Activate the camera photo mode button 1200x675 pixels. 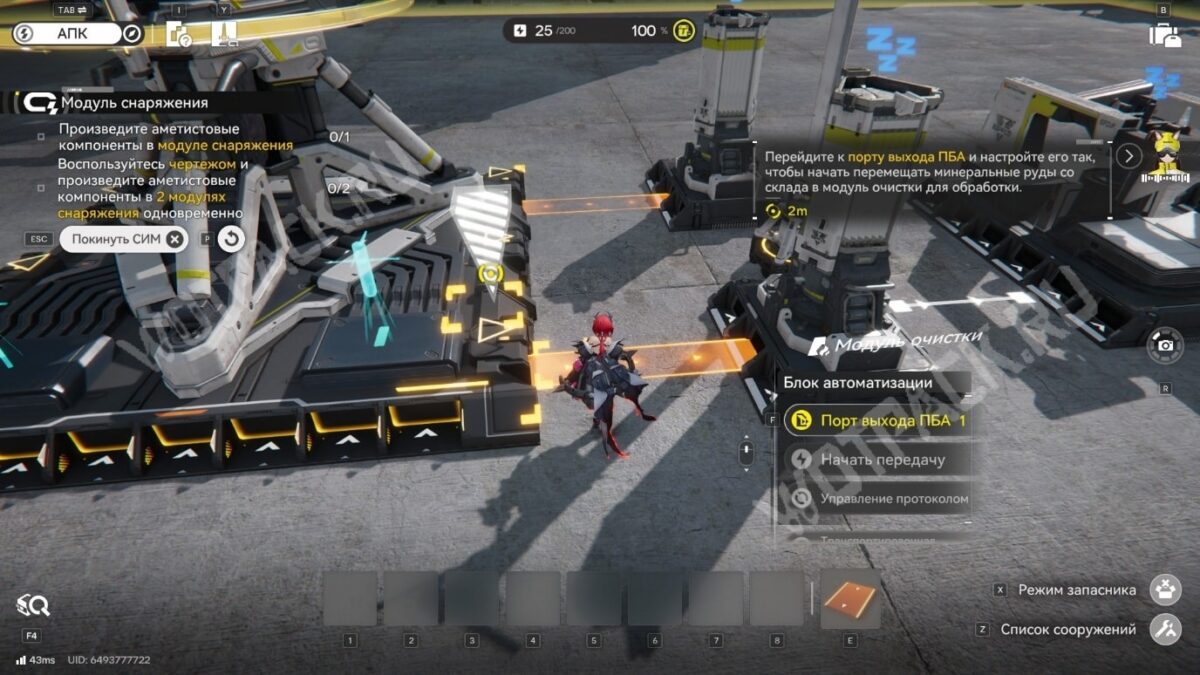click(1165, 345)
